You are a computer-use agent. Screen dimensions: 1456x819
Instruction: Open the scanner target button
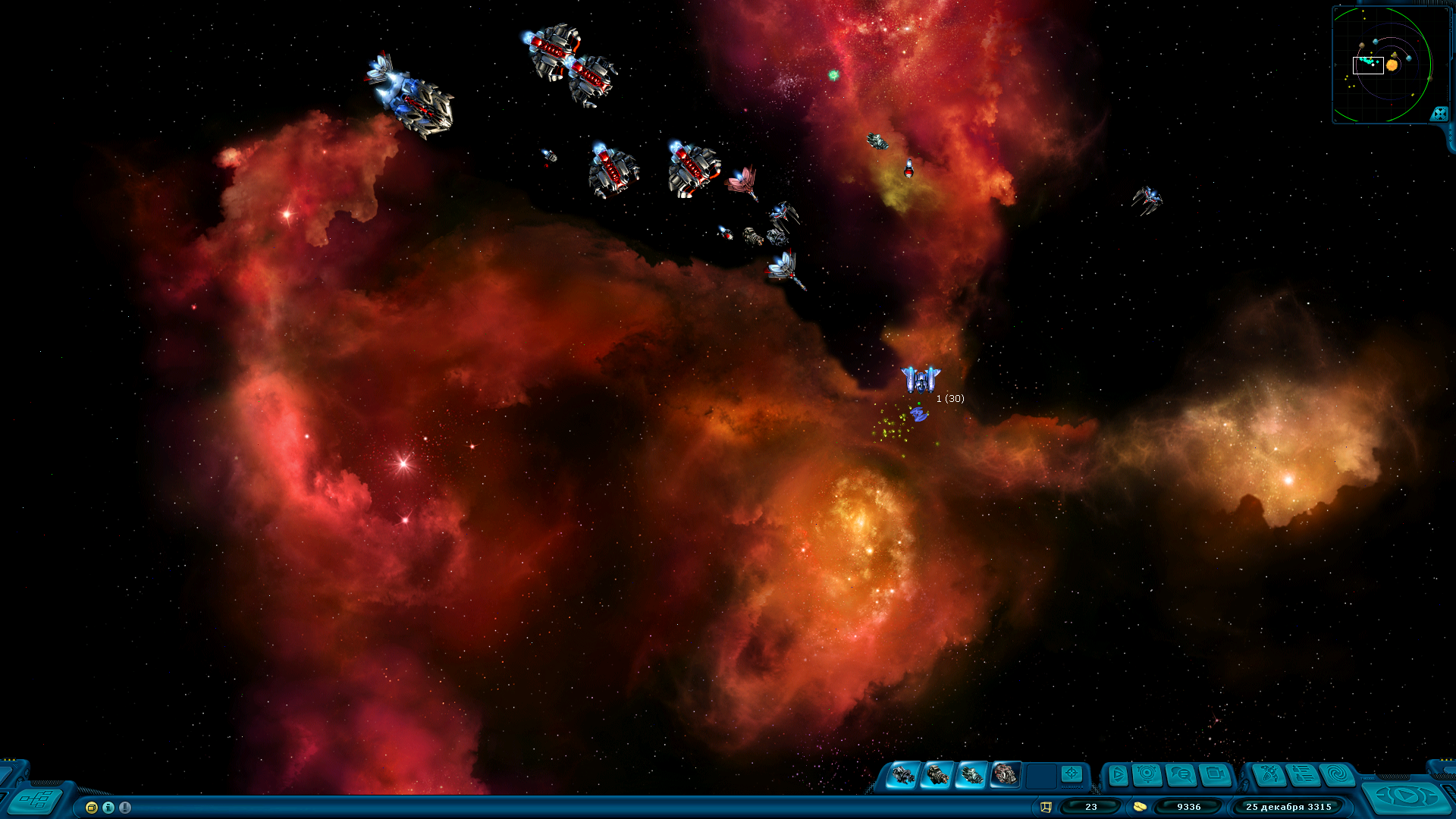1147,774
